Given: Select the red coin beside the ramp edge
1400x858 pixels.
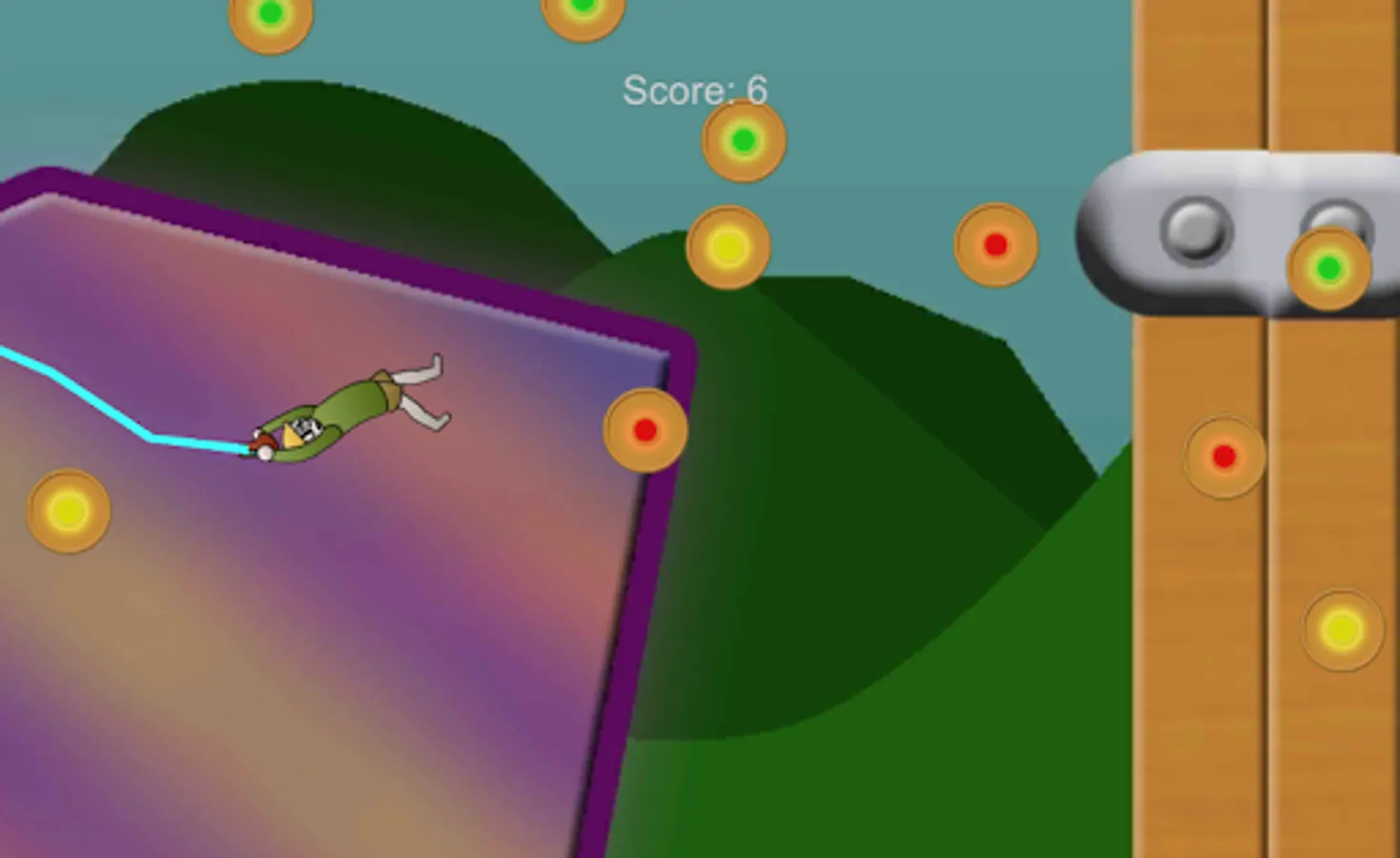Looking at the screenshot, I should [x=647, y=430].
